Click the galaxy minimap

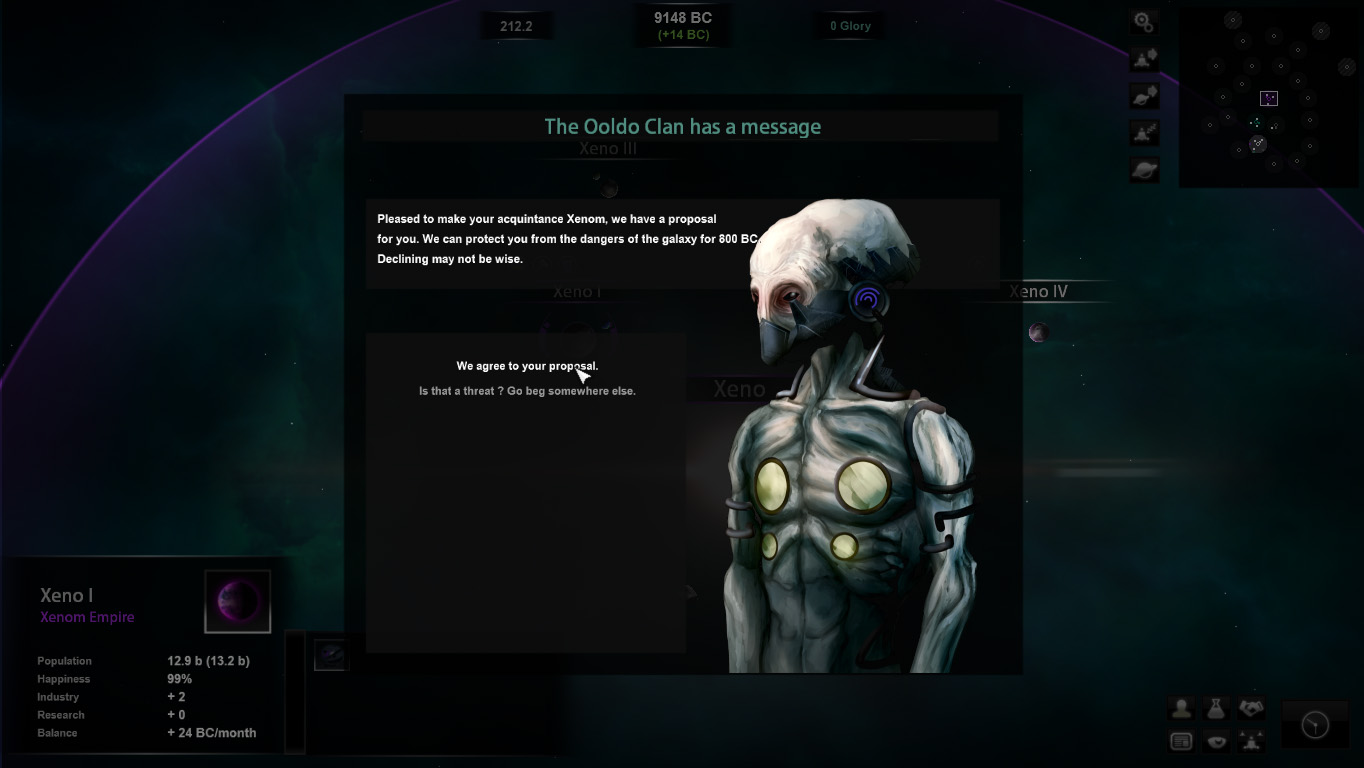[1270, 98]
